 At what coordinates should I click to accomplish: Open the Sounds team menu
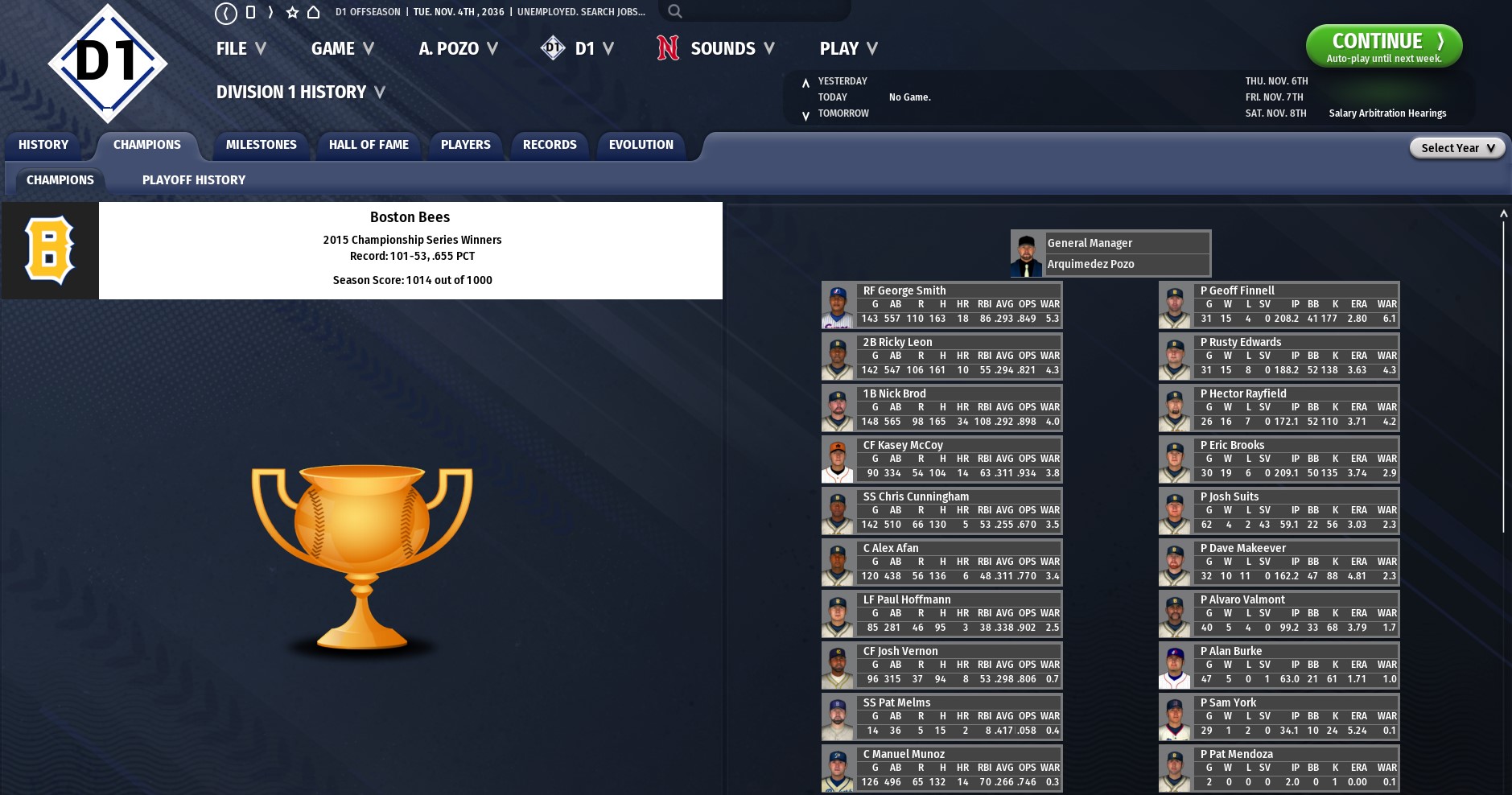coord(715,49)
